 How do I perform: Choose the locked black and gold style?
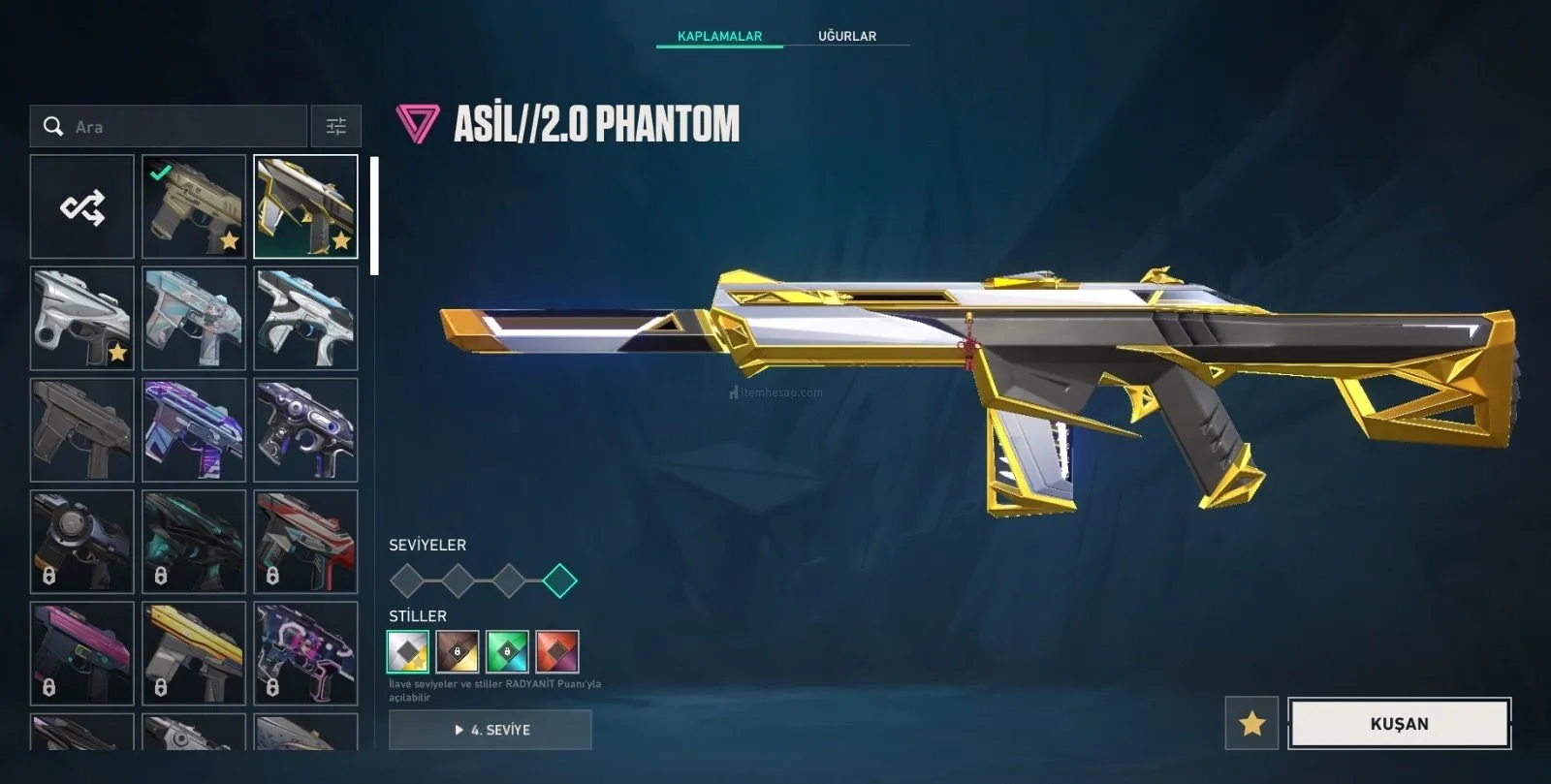(x=458, y=651)
